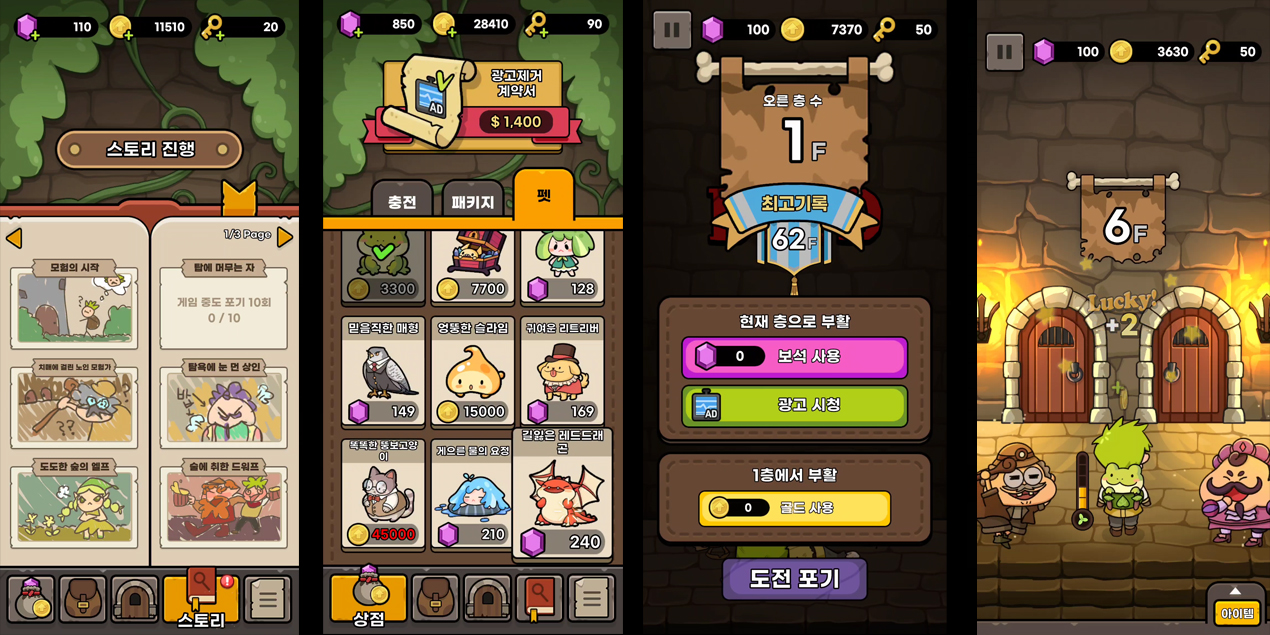The width and height of the screenshot is (1270, 635).
Task: Revive at floor one with 골드 사용
Action: (795, 508)
